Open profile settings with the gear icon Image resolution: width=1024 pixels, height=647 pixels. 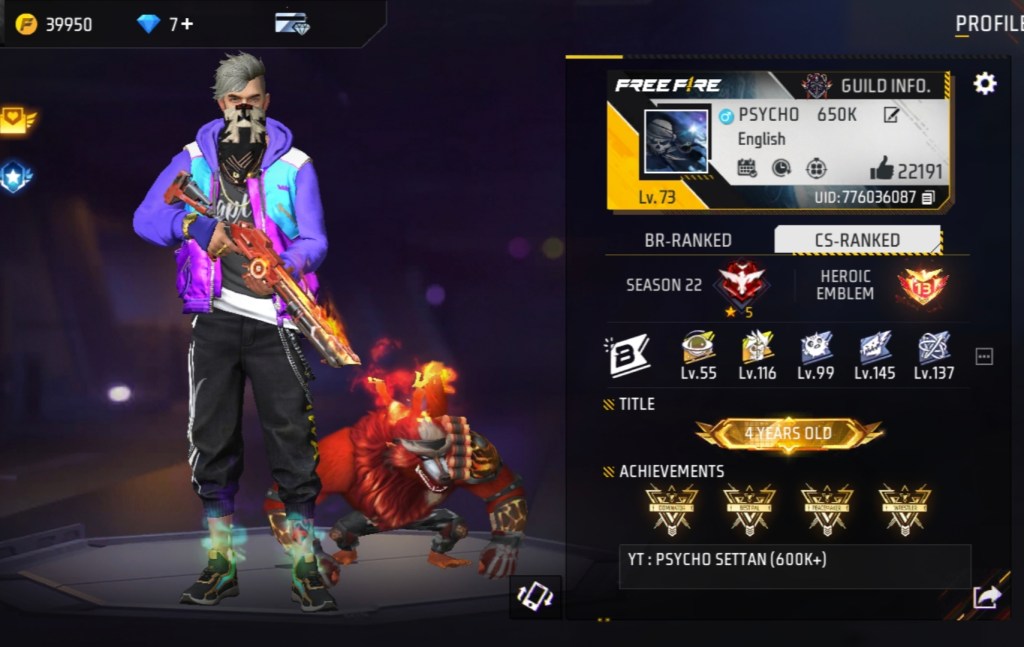tap(985, 84)
